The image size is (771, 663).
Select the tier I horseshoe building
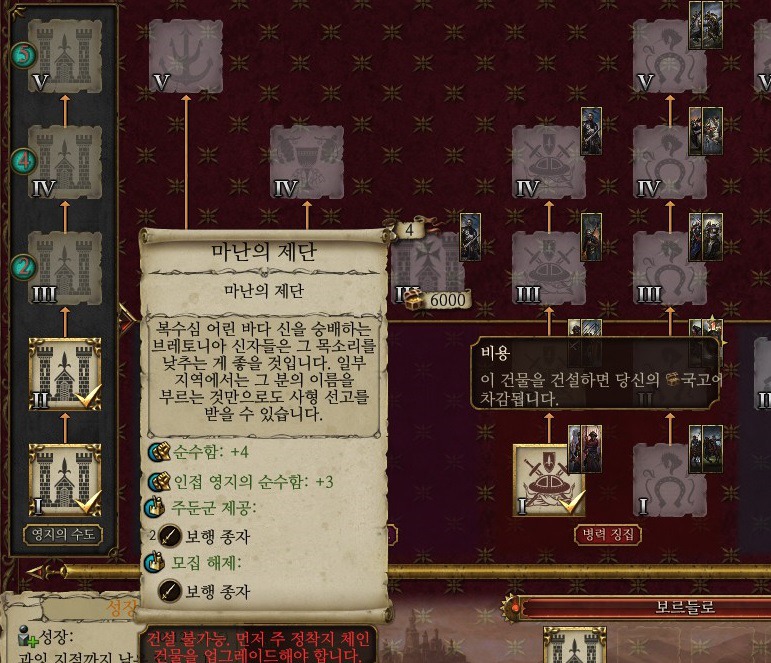[x=670, y=480]
